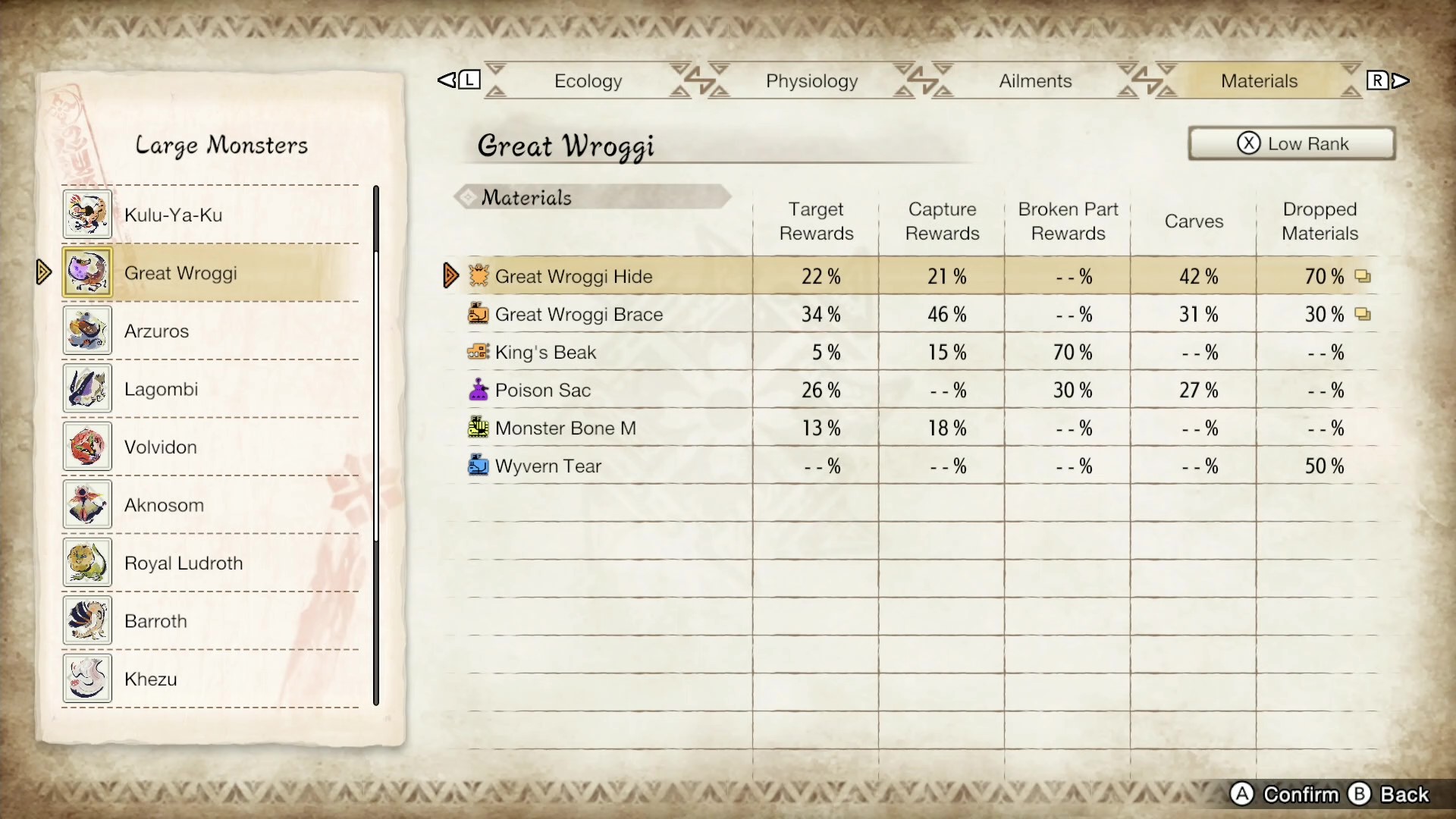Highlight the Great Wroggi Hide row
Image resolution: width=1456 pixels, height=819 pixels.
click(573, 276)
